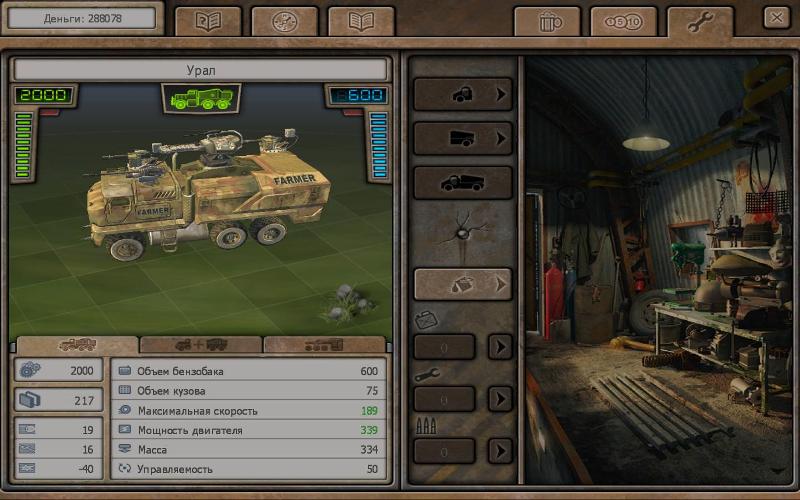Switch to the single truck stats tab

click(x=77, y=345)
